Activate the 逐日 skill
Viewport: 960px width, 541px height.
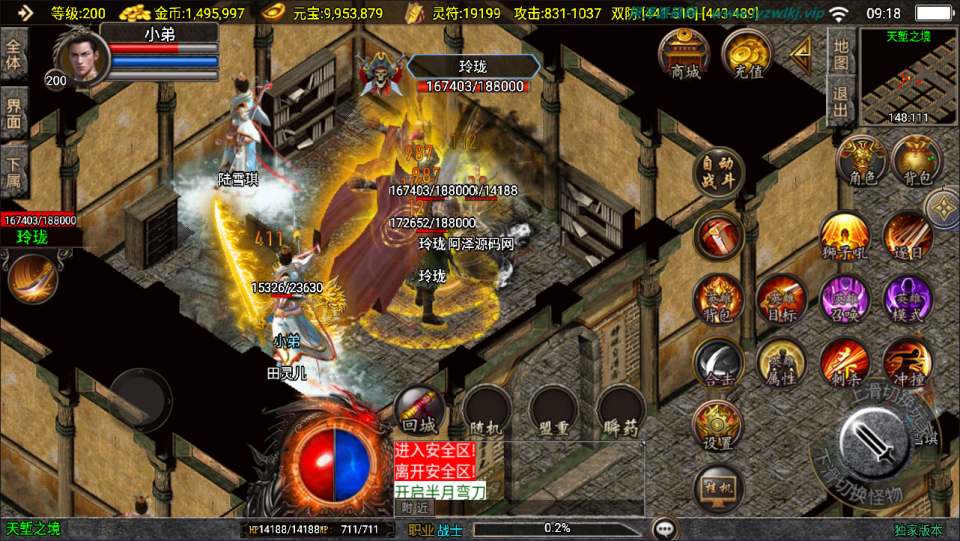(907, 238)
